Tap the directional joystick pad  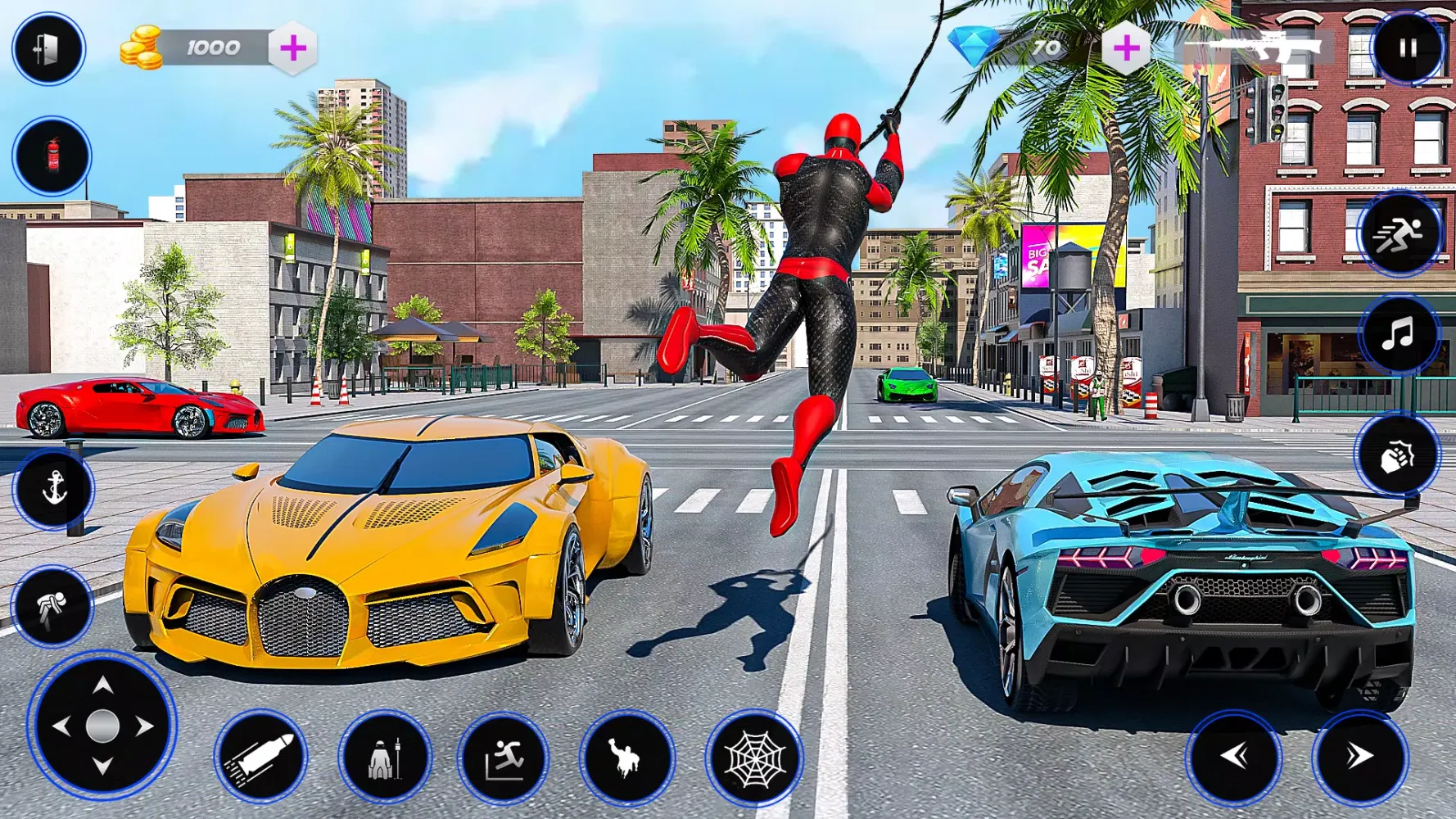tap(102, 726)
